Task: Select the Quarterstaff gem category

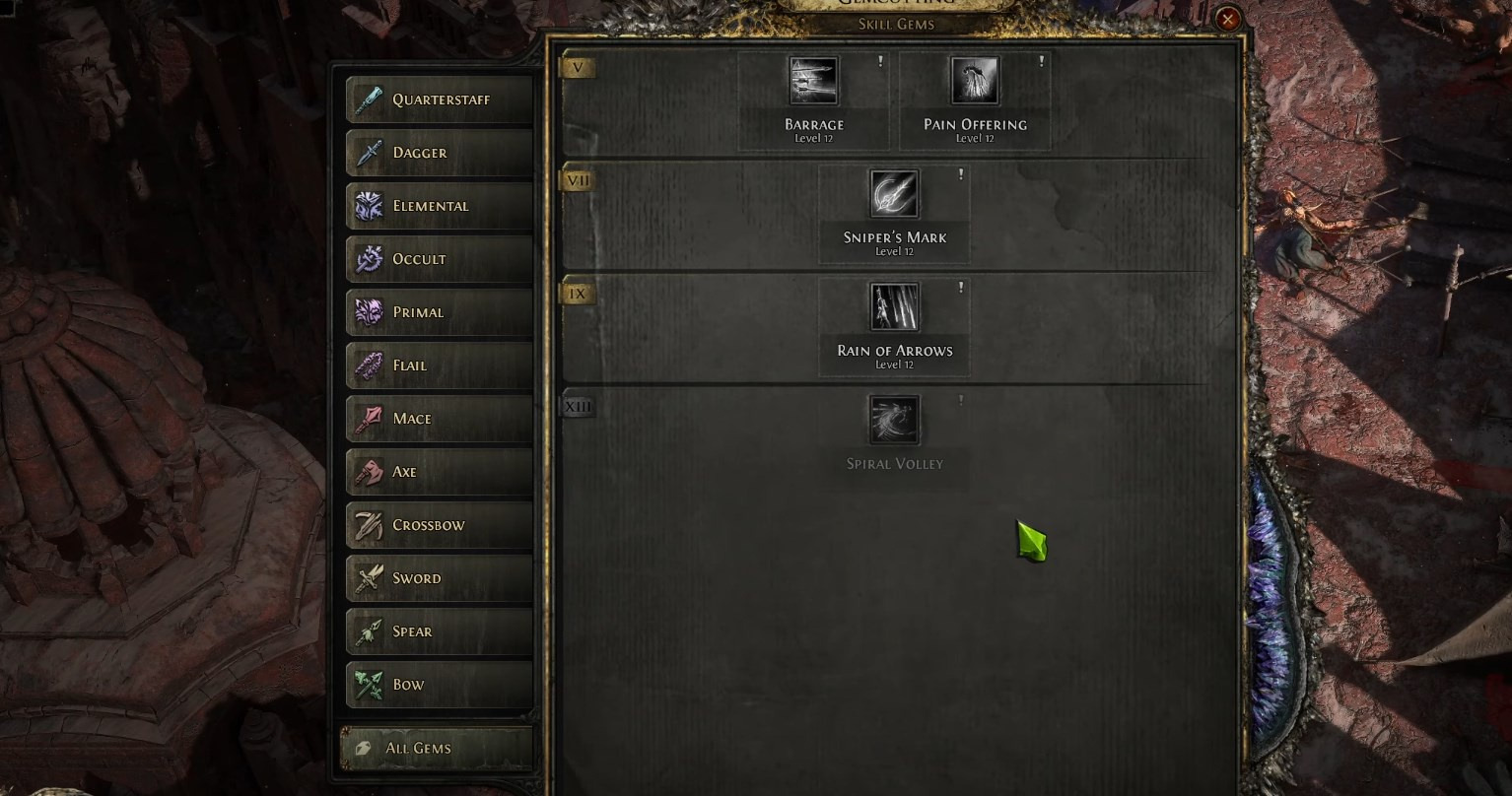Action: coord(440,99)
